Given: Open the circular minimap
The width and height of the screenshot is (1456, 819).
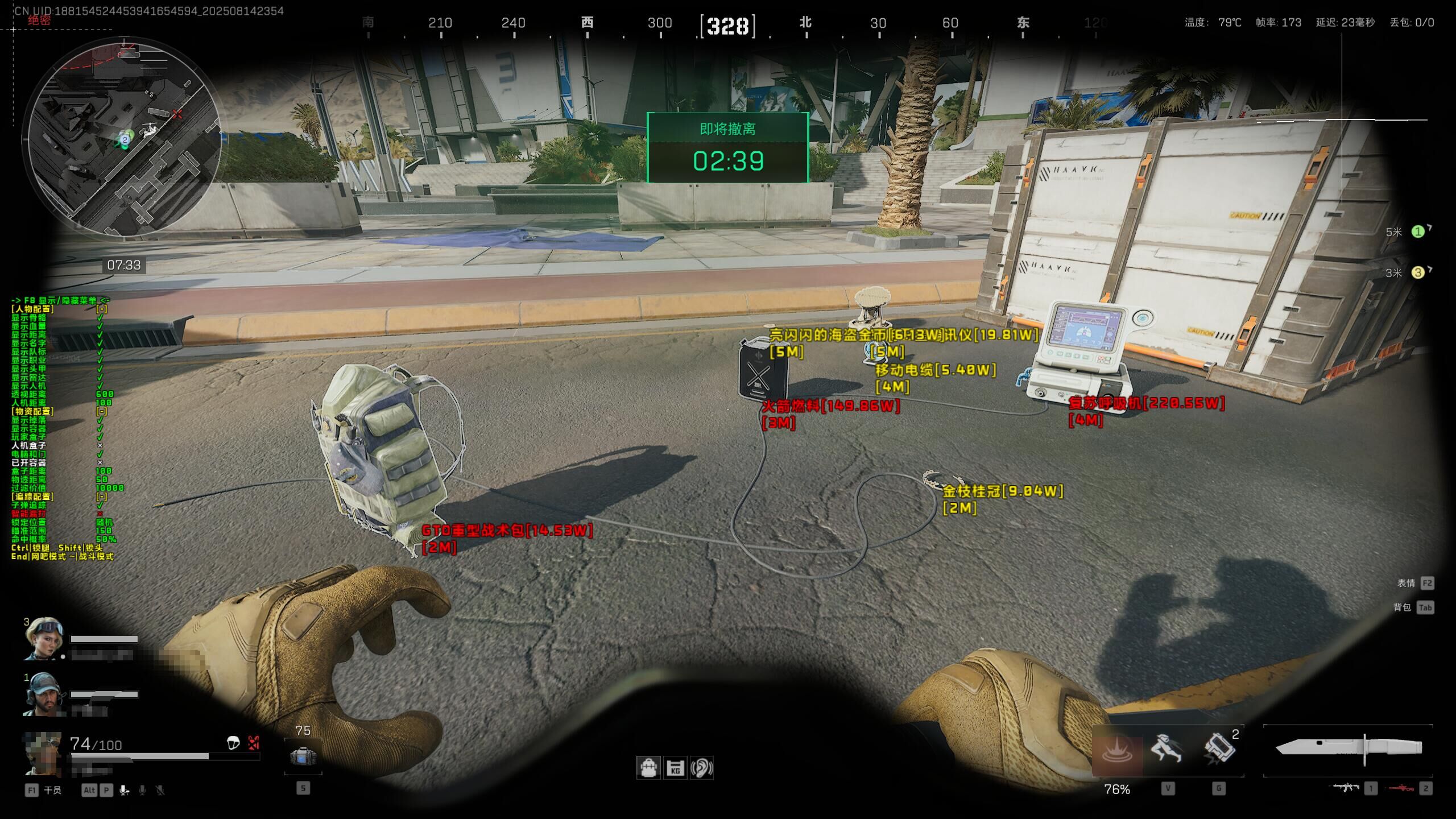Looking at the screenshot, I should pos(123,136).
